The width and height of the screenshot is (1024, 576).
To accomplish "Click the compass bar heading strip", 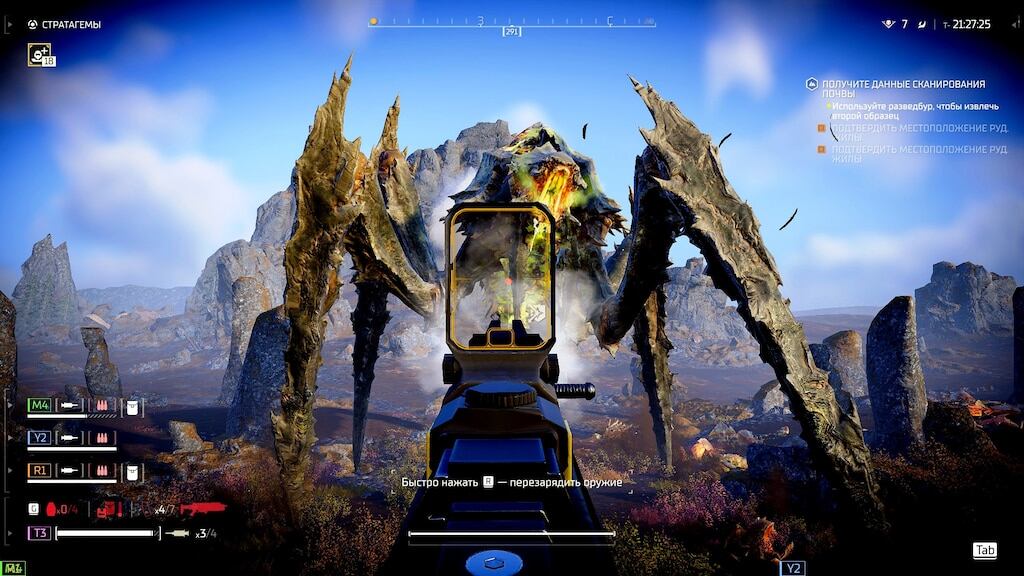I will click(x=511, y=21).
